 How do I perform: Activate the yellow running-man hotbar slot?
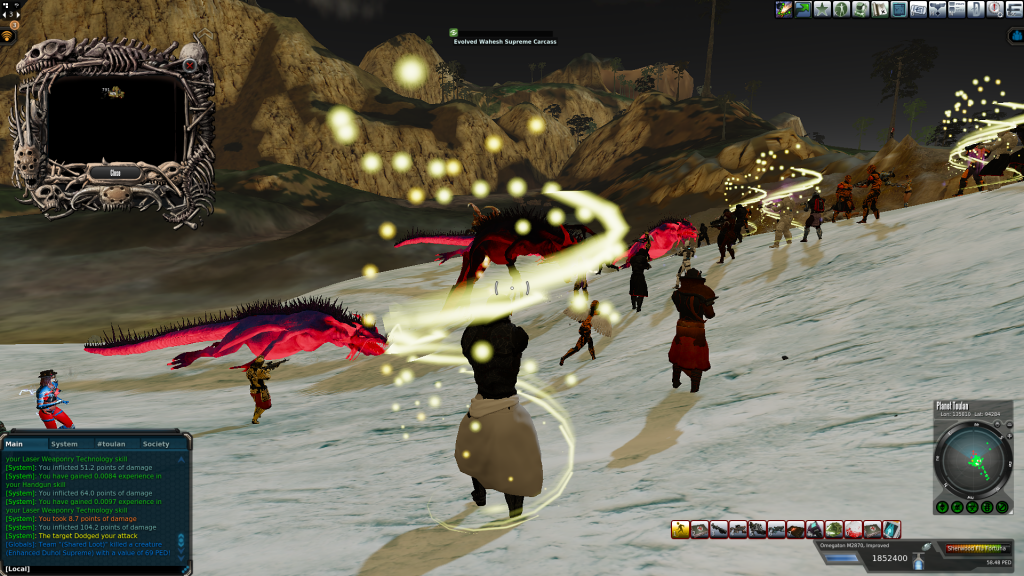pos(680,529)
